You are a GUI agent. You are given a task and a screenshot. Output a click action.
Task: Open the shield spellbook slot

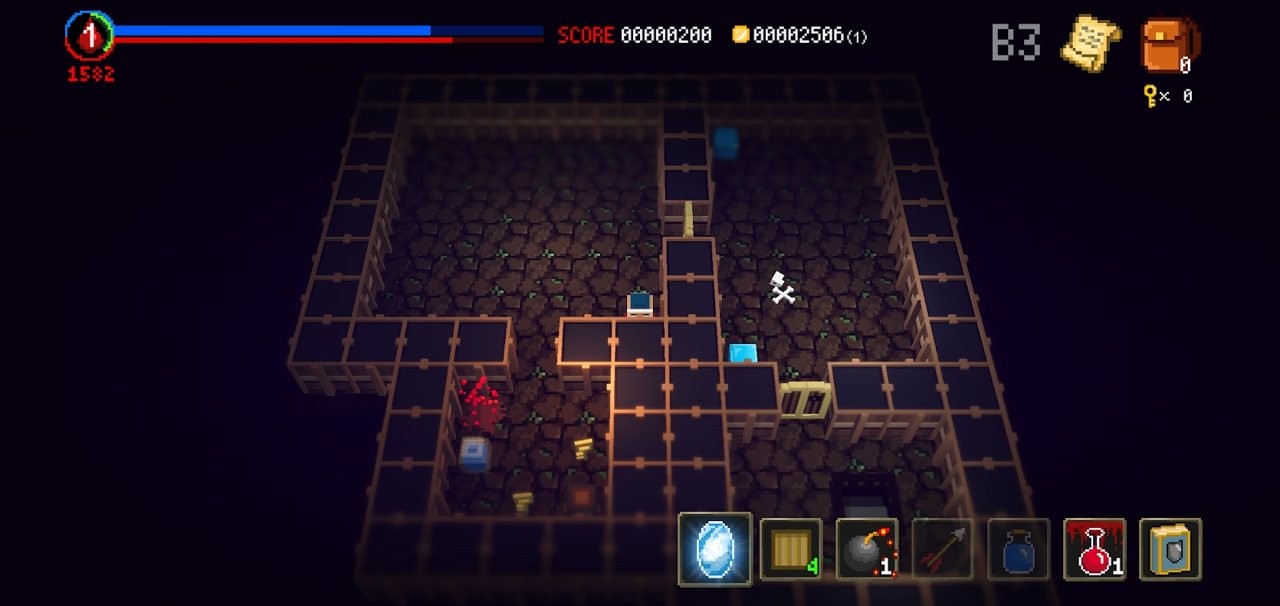coord(1170,549)
